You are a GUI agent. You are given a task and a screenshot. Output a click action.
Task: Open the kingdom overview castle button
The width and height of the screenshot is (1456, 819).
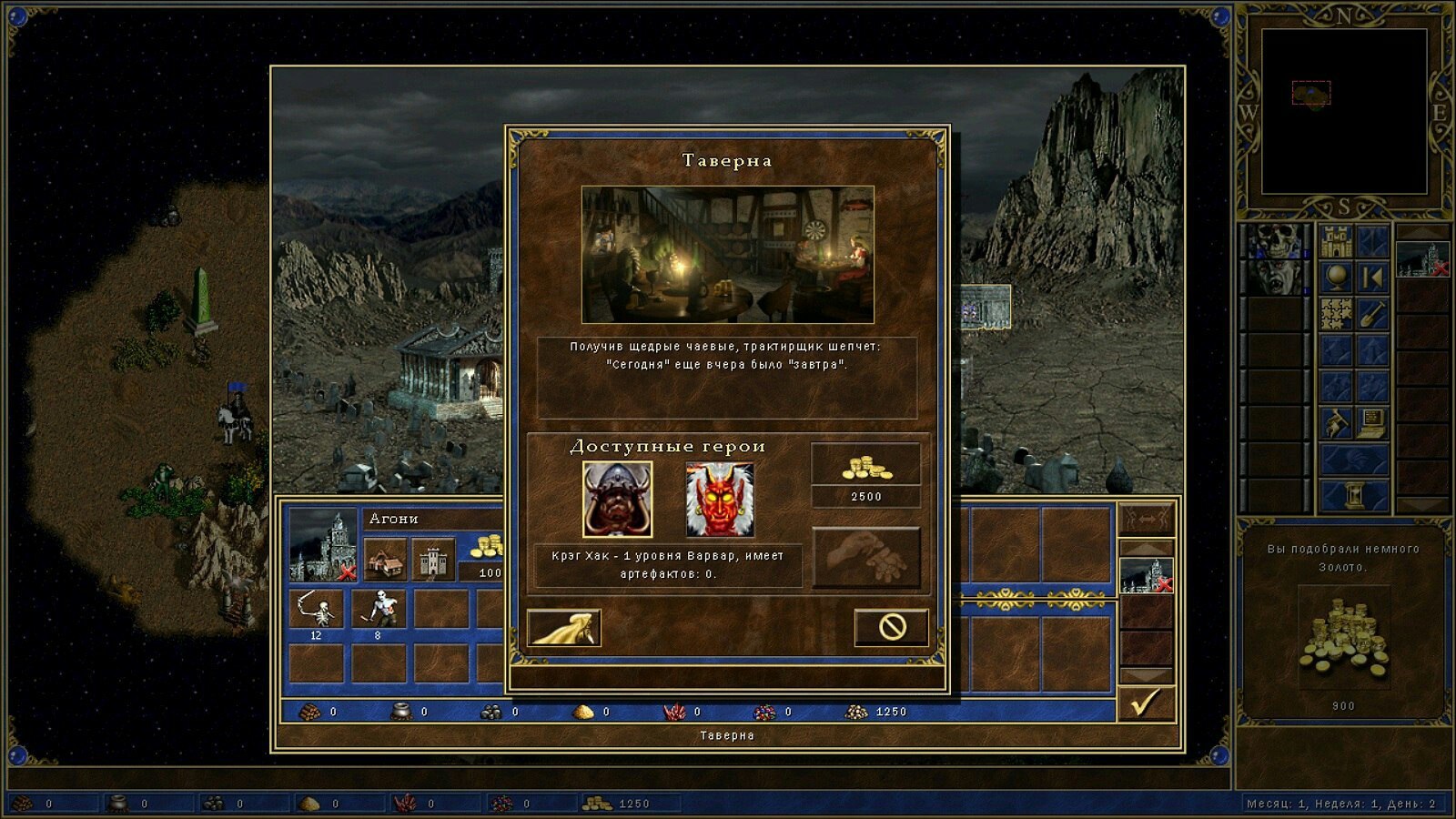pyautogui.click(x=1336, y=241)
